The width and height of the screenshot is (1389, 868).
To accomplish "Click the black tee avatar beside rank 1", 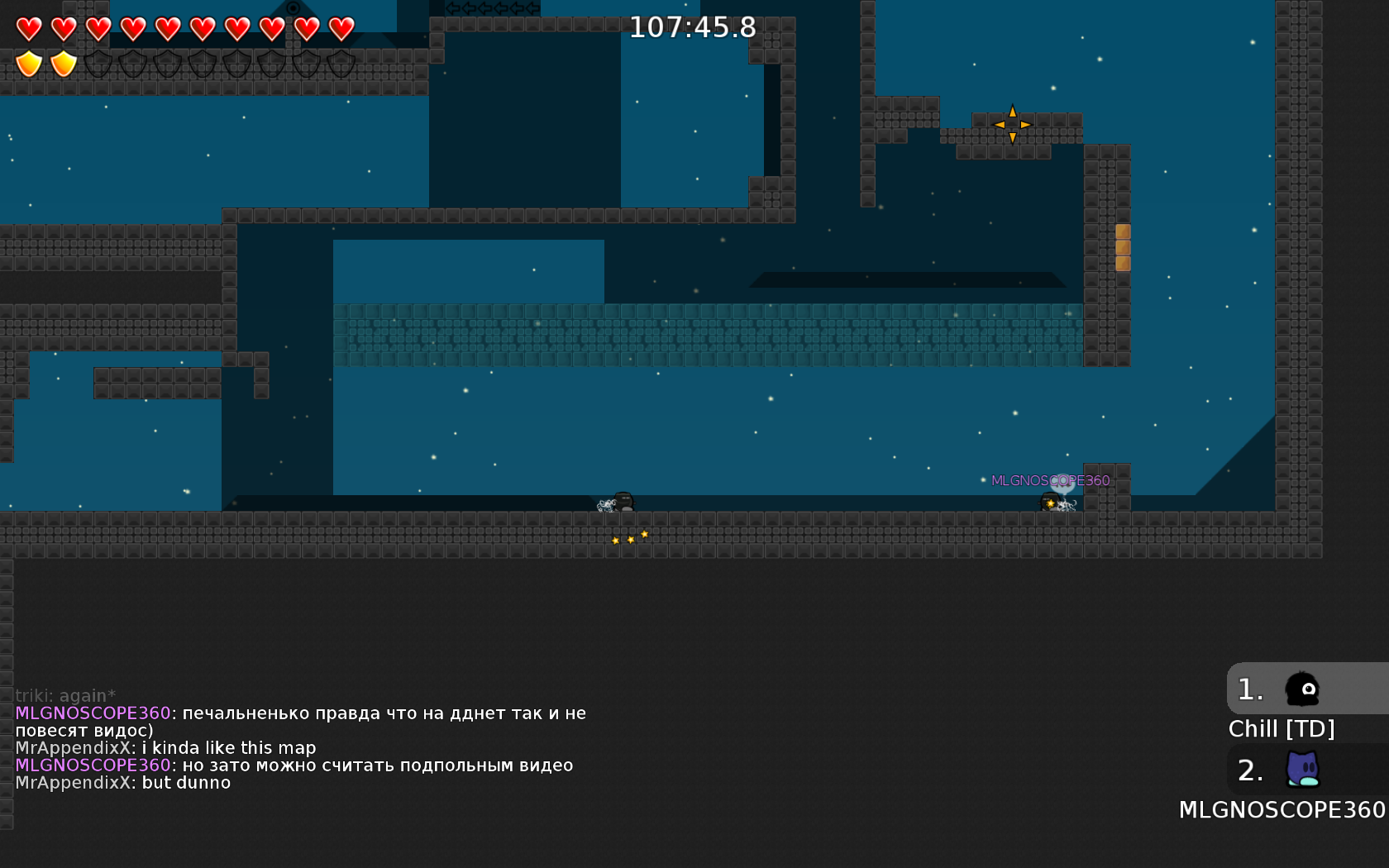I will [x=1301, y=690].
